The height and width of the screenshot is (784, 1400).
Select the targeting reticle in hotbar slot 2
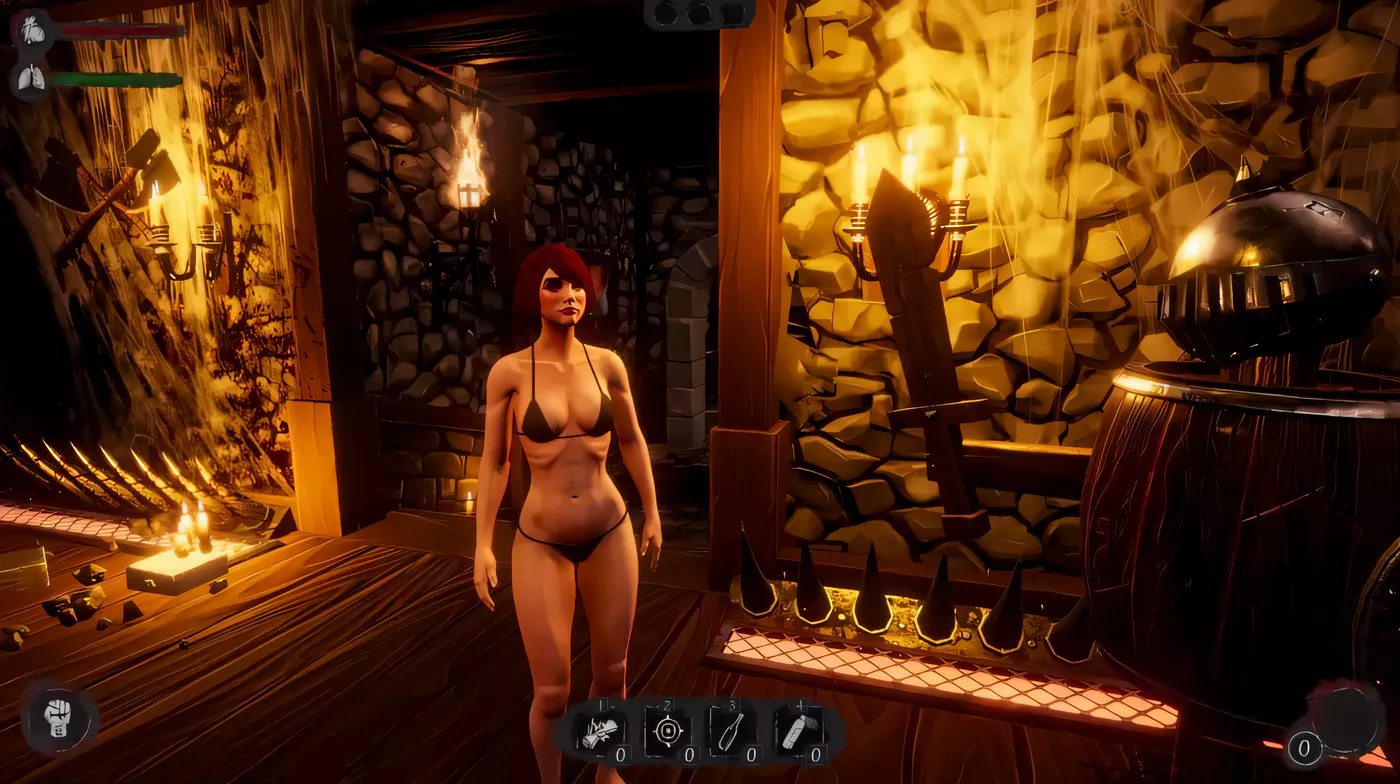(668, 730)
